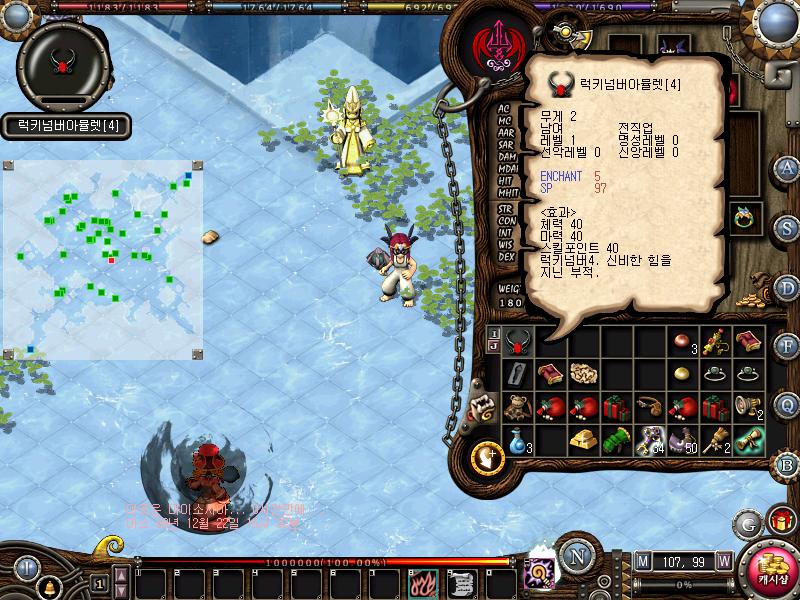Viewport: 800px width, 600px height.
Task: Select the blue potion flask slot
Action: click(x=517, y=439)
